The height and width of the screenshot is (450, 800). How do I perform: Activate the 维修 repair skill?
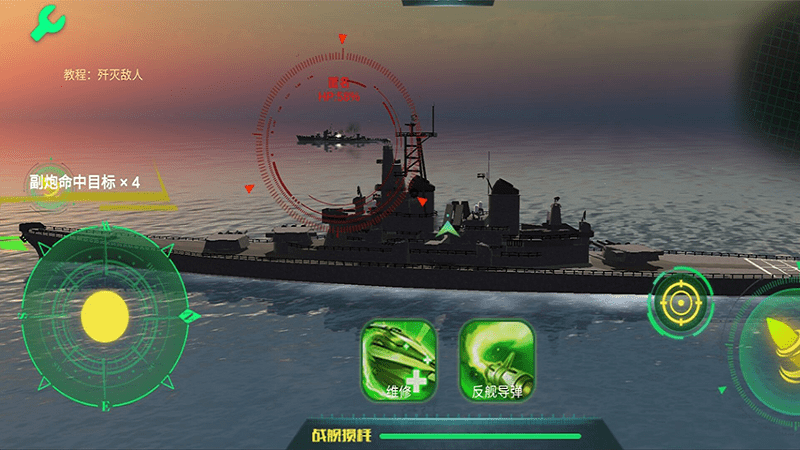399,360
